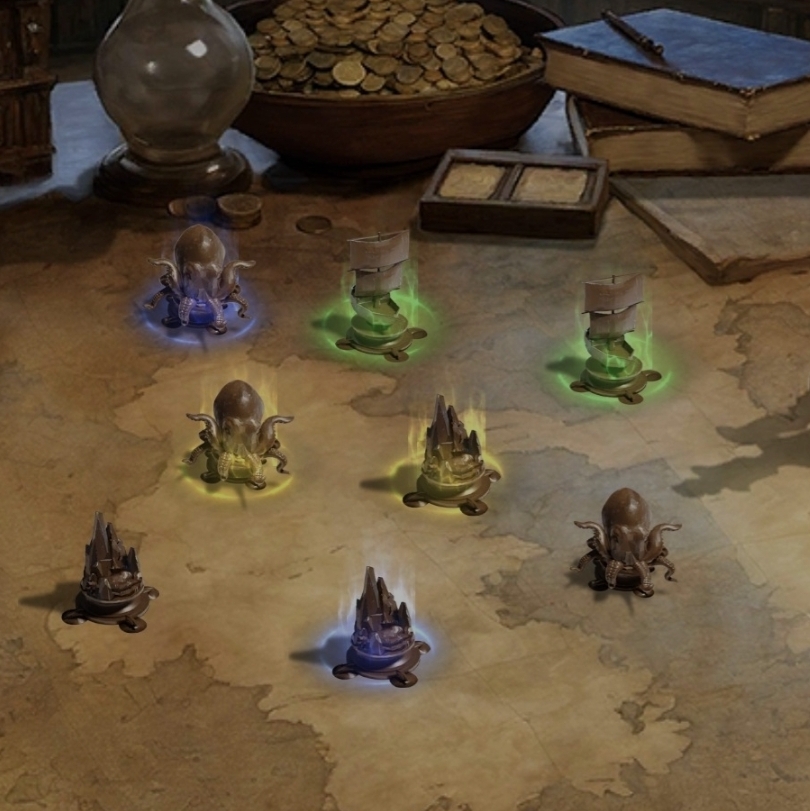
Task: Select the blue-glowing kraken figurine
Action: 200,278
